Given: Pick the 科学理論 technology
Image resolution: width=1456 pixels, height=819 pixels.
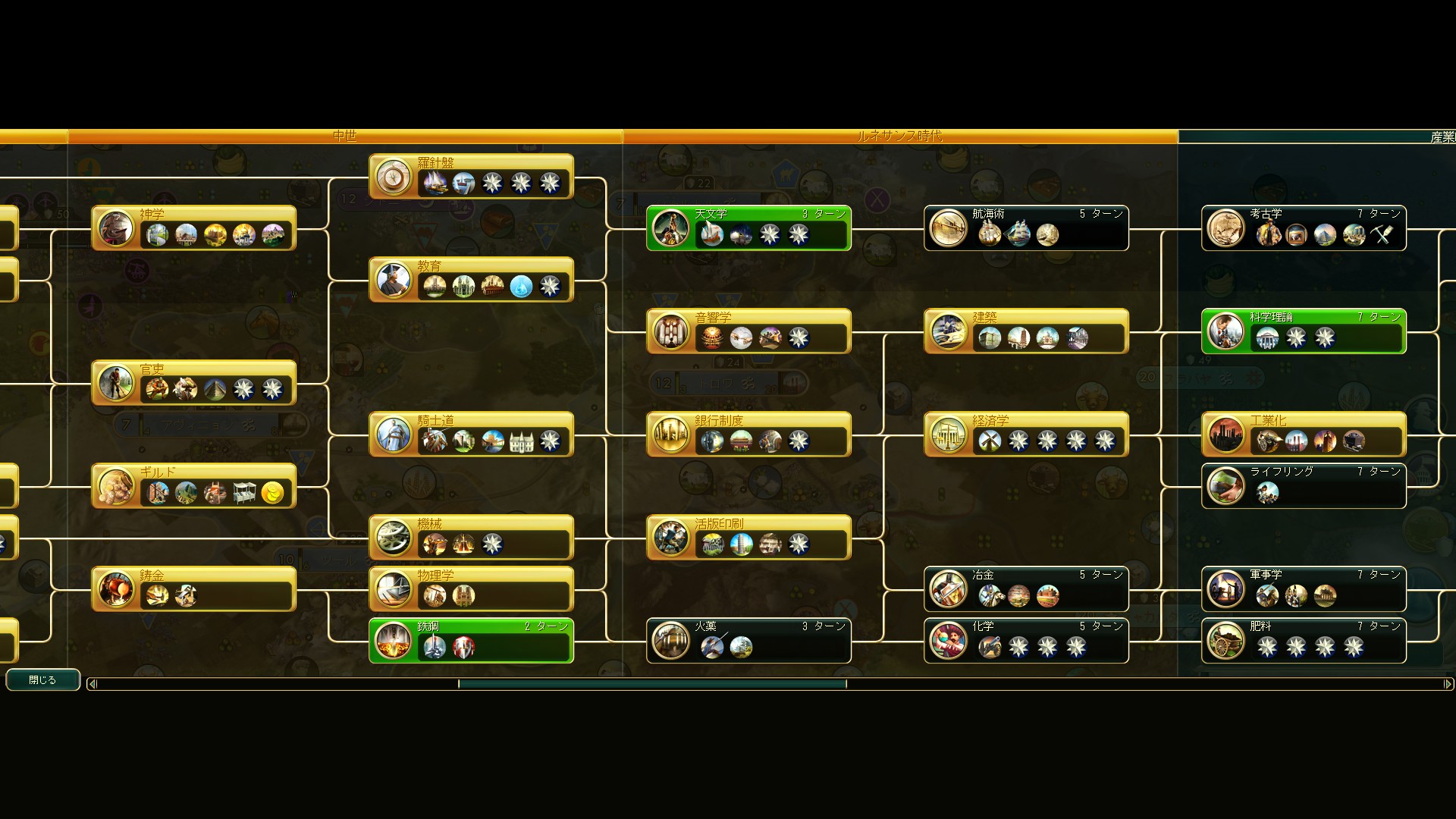Looking at the screenshot, I should point(1304,331).
